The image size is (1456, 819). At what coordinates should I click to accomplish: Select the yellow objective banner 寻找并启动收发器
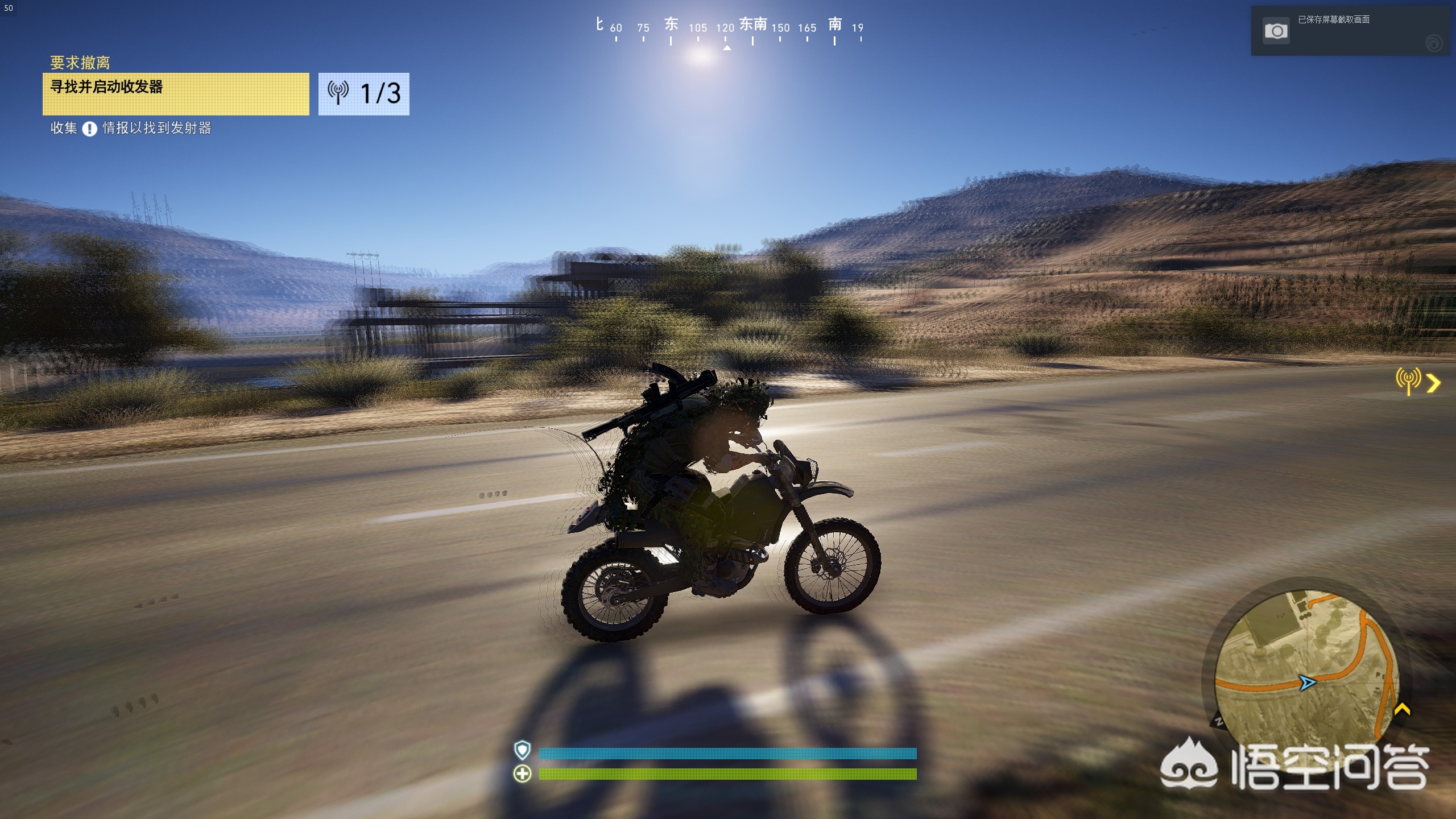click(176, 94)
